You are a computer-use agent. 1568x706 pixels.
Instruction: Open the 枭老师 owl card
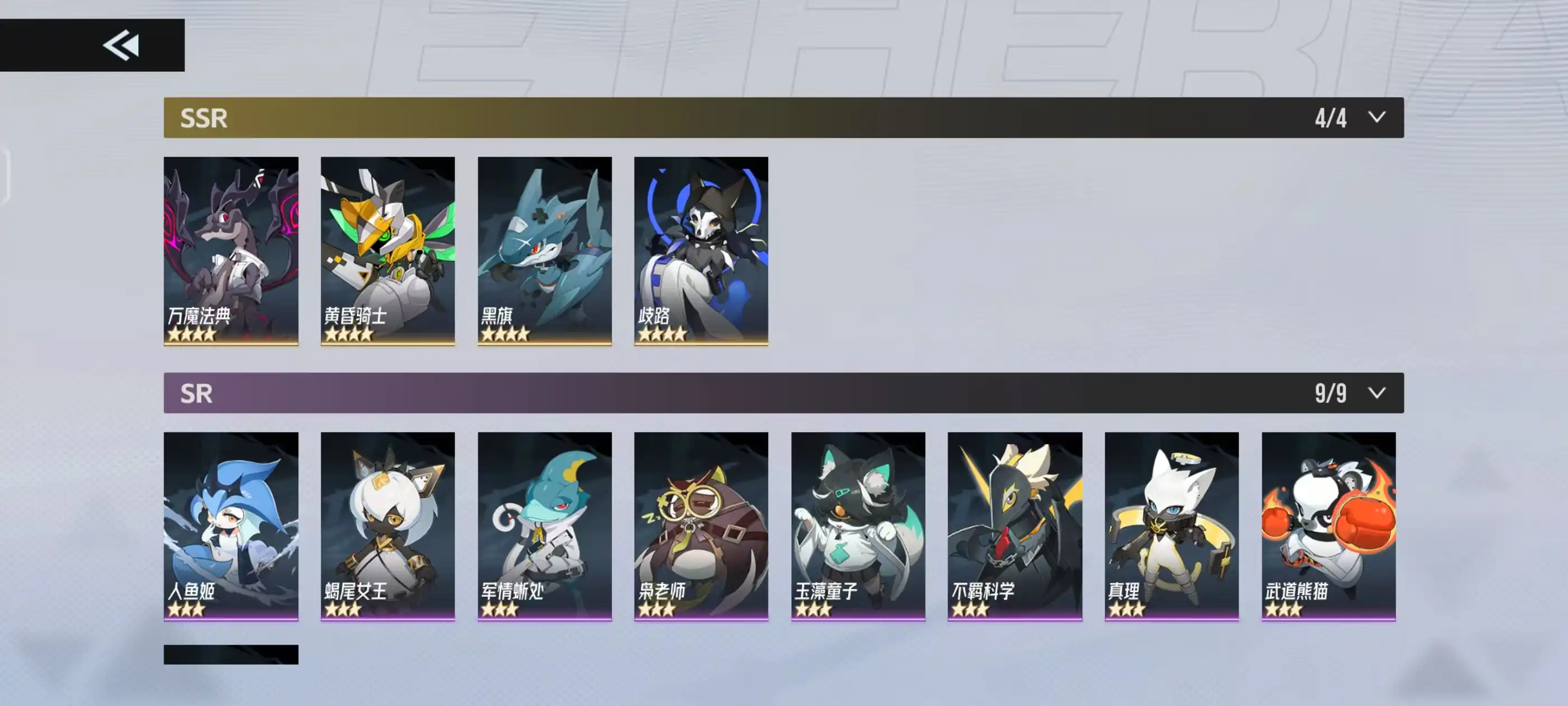[701, 526]
